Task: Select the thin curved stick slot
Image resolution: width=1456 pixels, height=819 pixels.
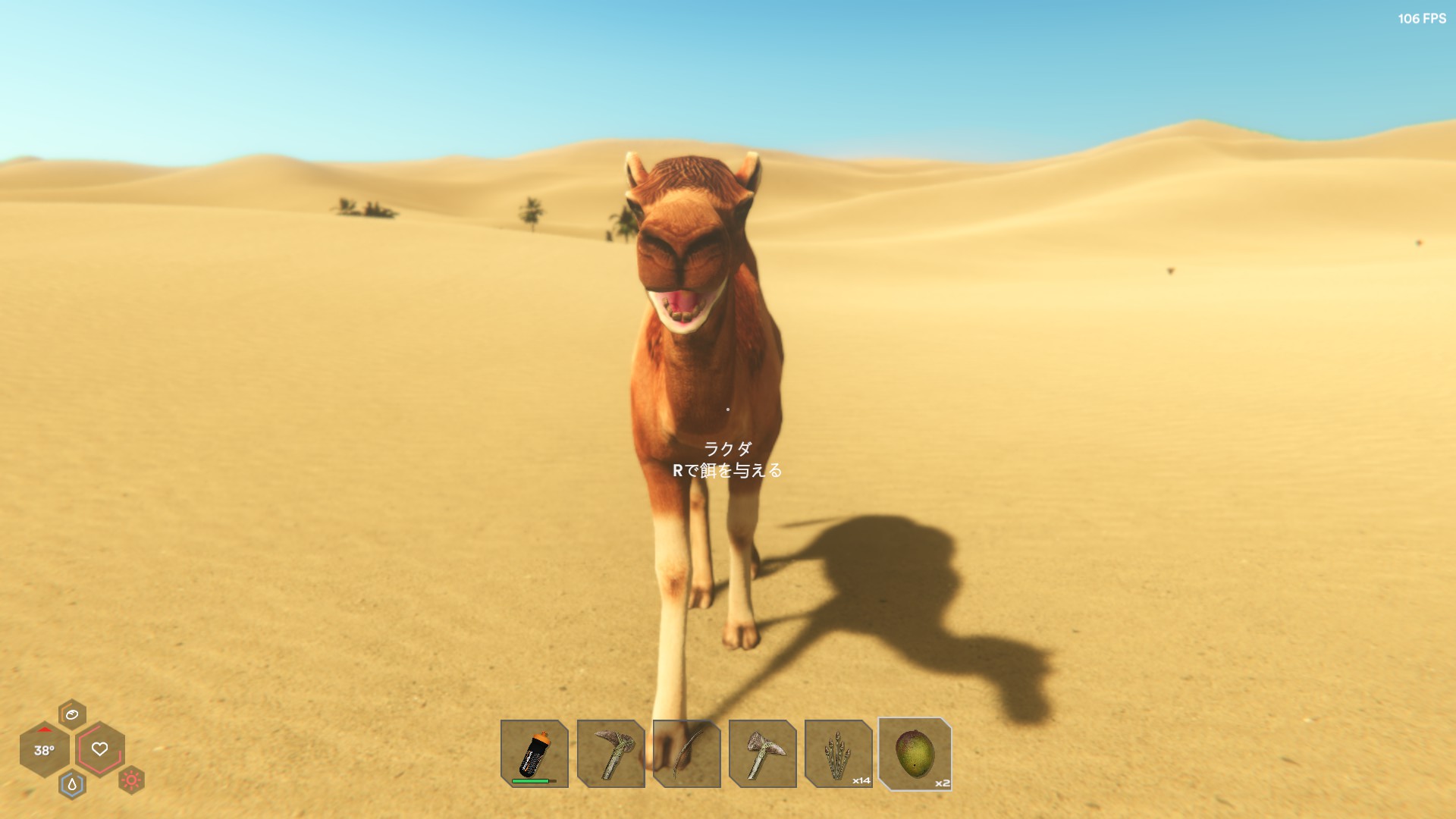Action: point(686,753)
